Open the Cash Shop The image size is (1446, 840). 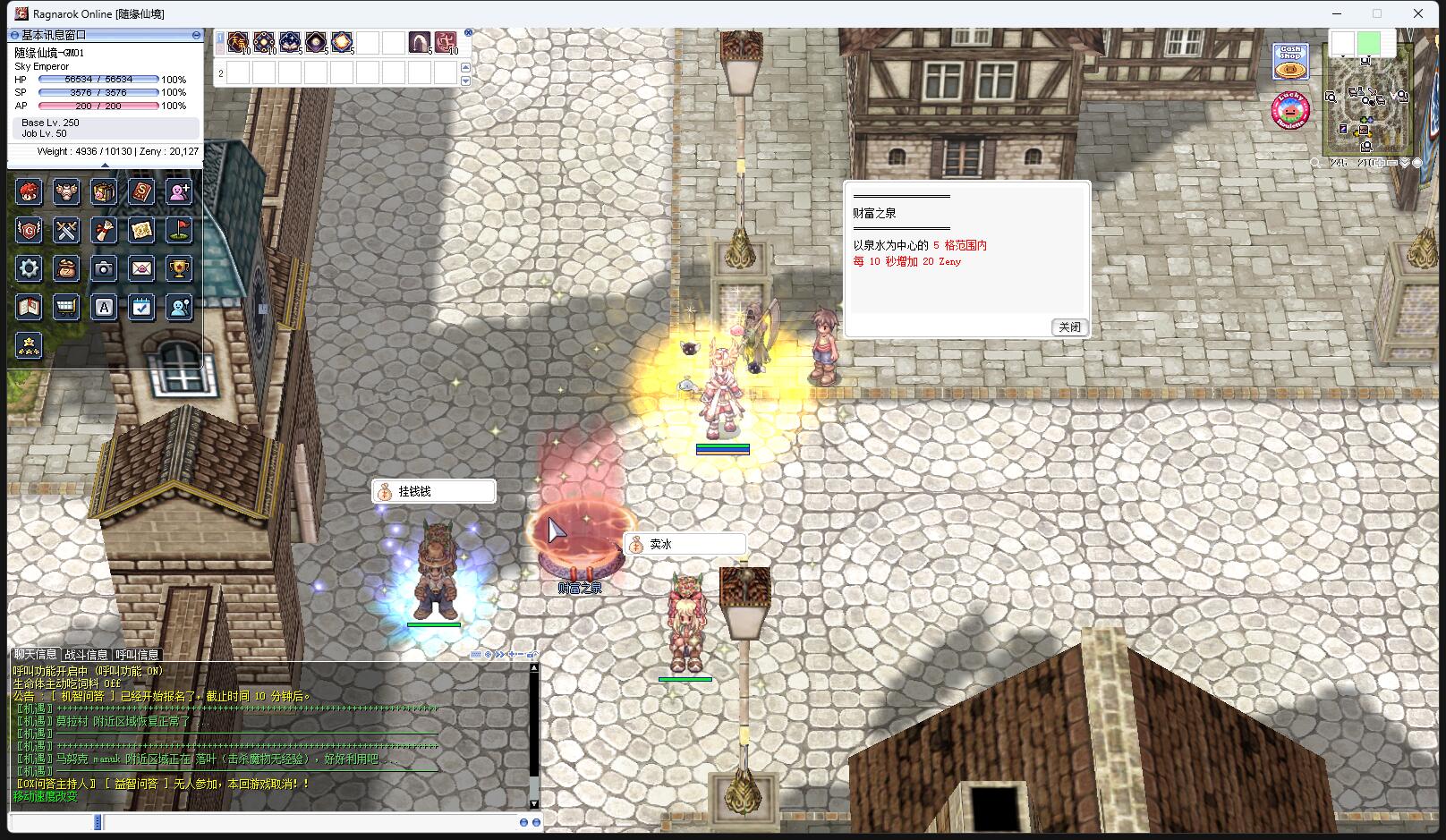pos(1290,63)
